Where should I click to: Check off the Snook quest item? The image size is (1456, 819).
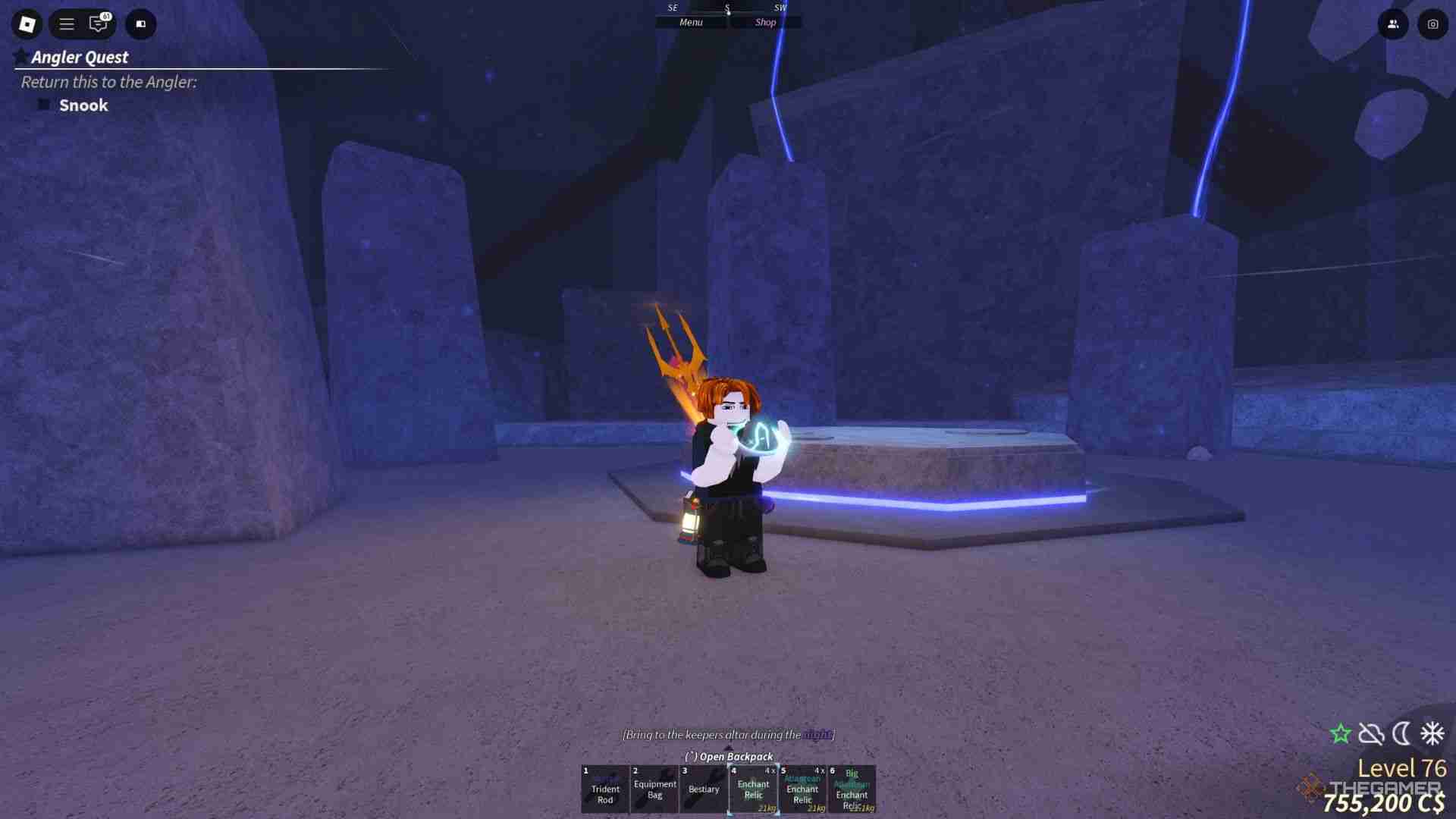[x=43, y=105]
